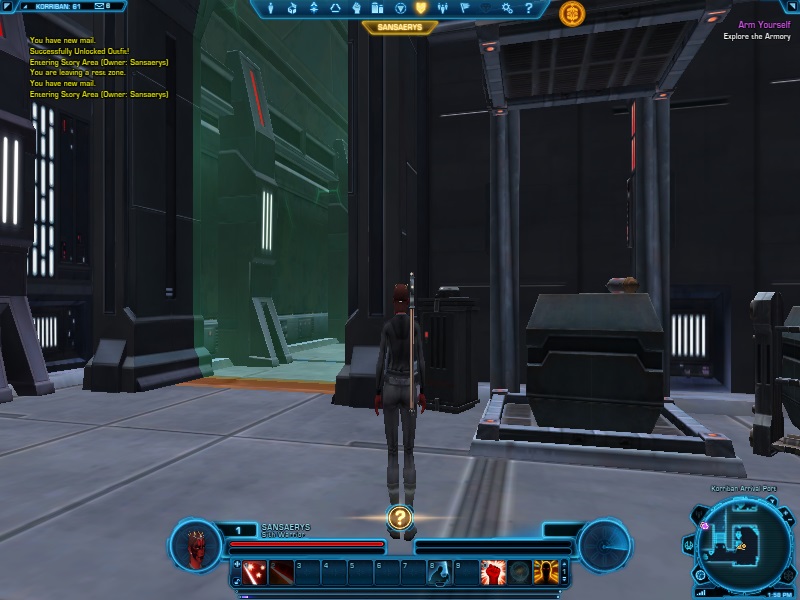Screen dimensions: 800x600
Task: Click the orange circular emblem beside the menu bar
Action: pos(572,13)
